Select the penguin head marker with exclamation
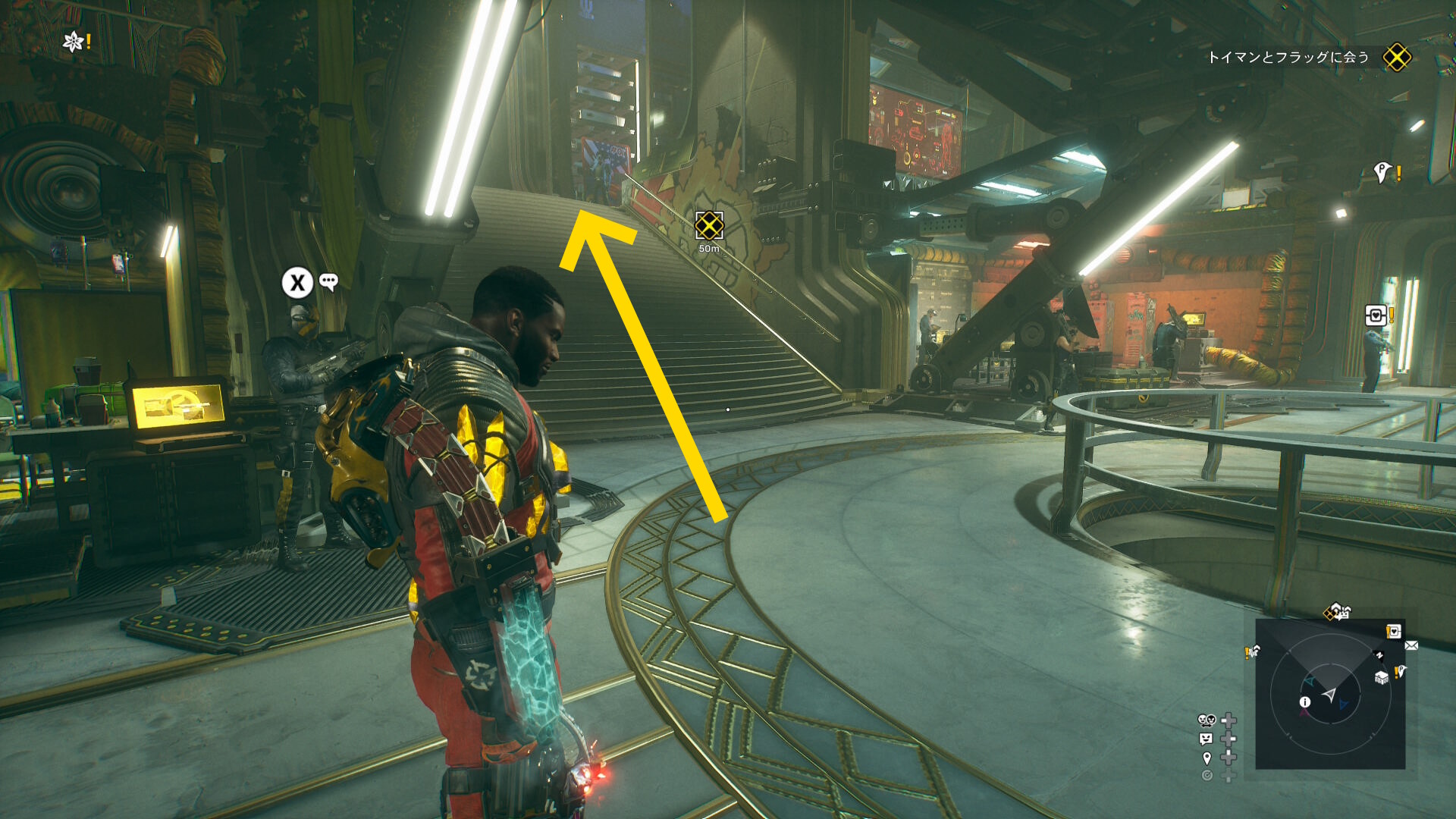Screen dimensions: 1456x819 pyautogui.click(x=1383, y=173)
